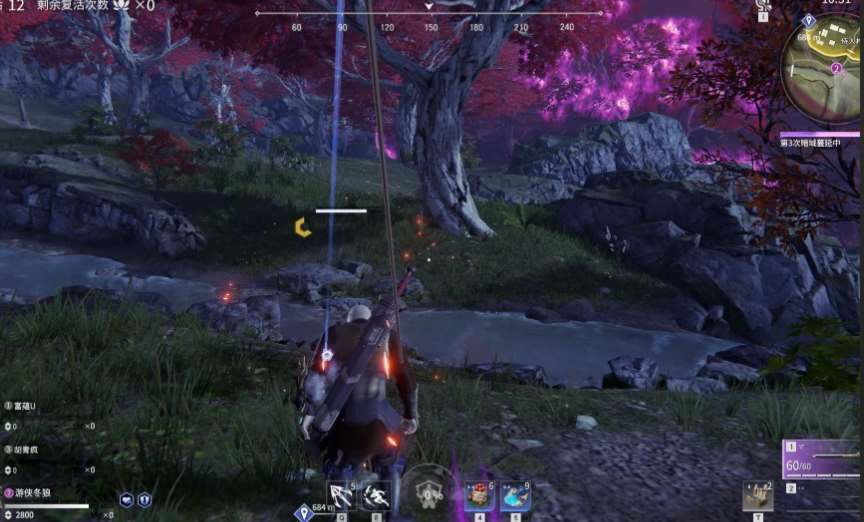Select the crate item slot
The width and height of the screenshot is (864, 522).
pos(757,495)
